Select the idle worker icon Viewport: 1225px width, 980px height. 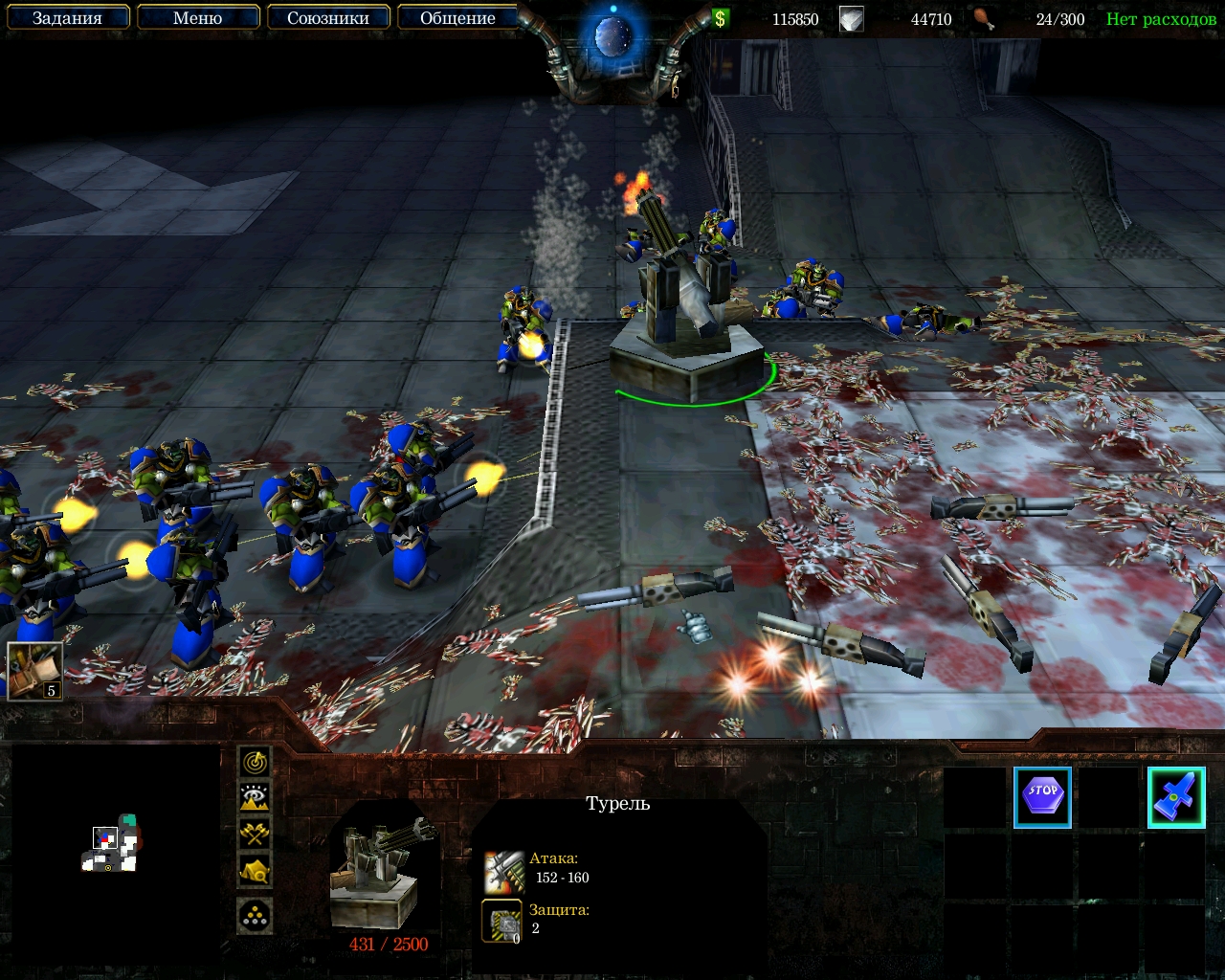34,671
